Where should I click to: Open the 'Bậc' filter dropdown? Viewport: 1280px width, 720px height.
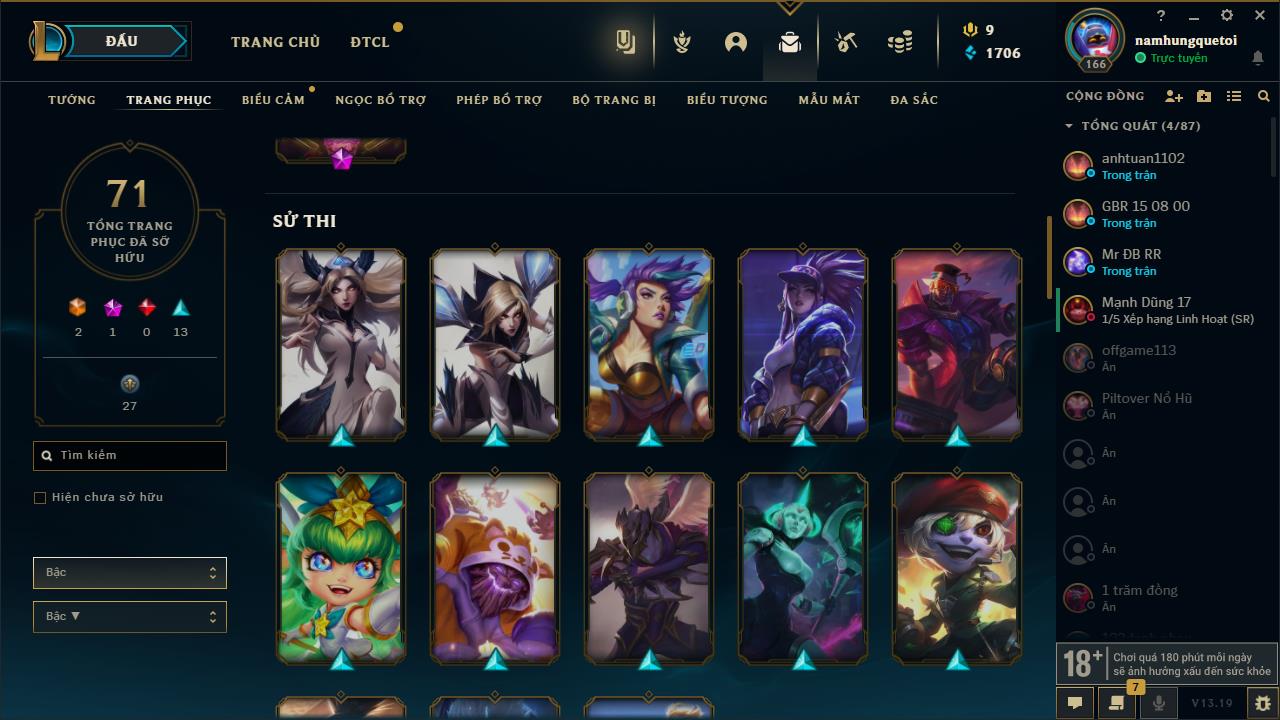click(129, 572)
